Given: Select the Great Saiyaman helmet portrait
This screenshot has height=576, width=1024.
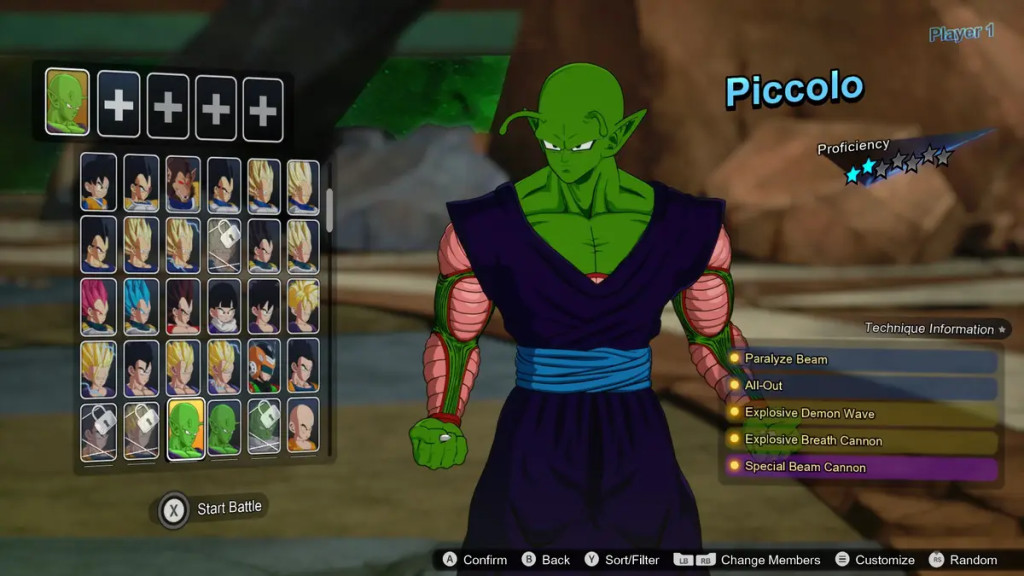Looking at the screenshot, I should tap(264, 367).
